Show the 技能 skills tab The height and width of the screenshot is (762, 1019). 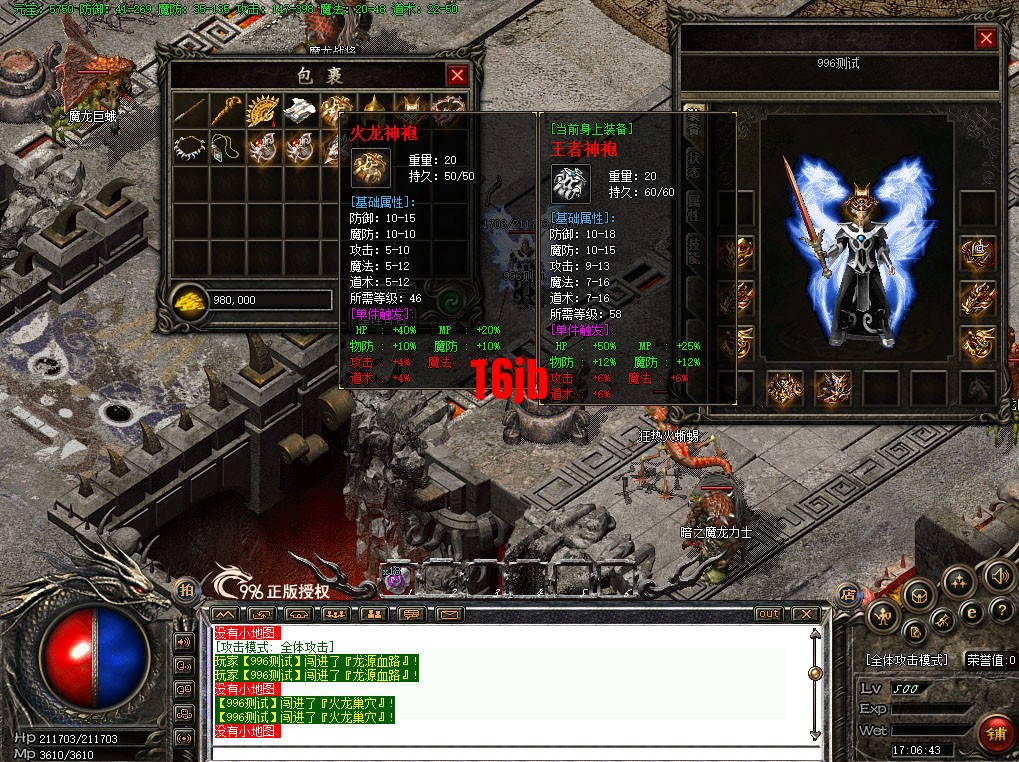pos(694,250)
